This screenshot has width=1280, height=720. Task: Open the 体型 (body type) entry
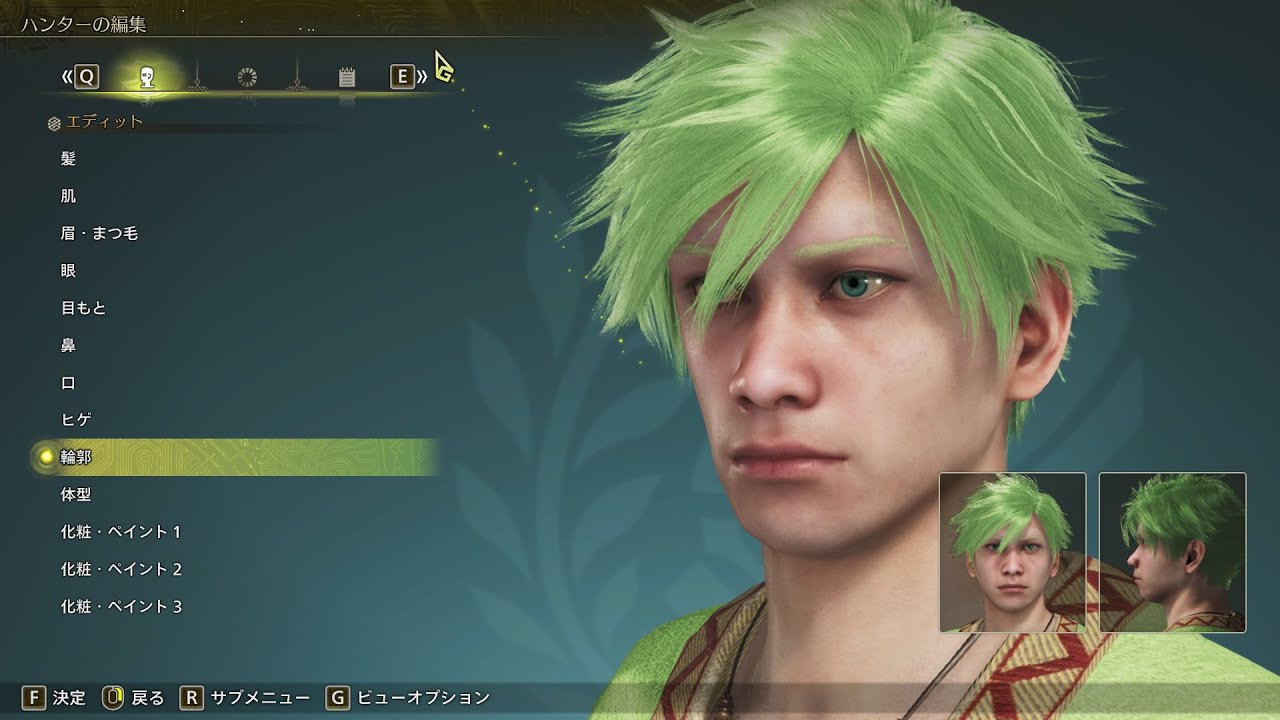pyautogui.click(x=76, y=495)
